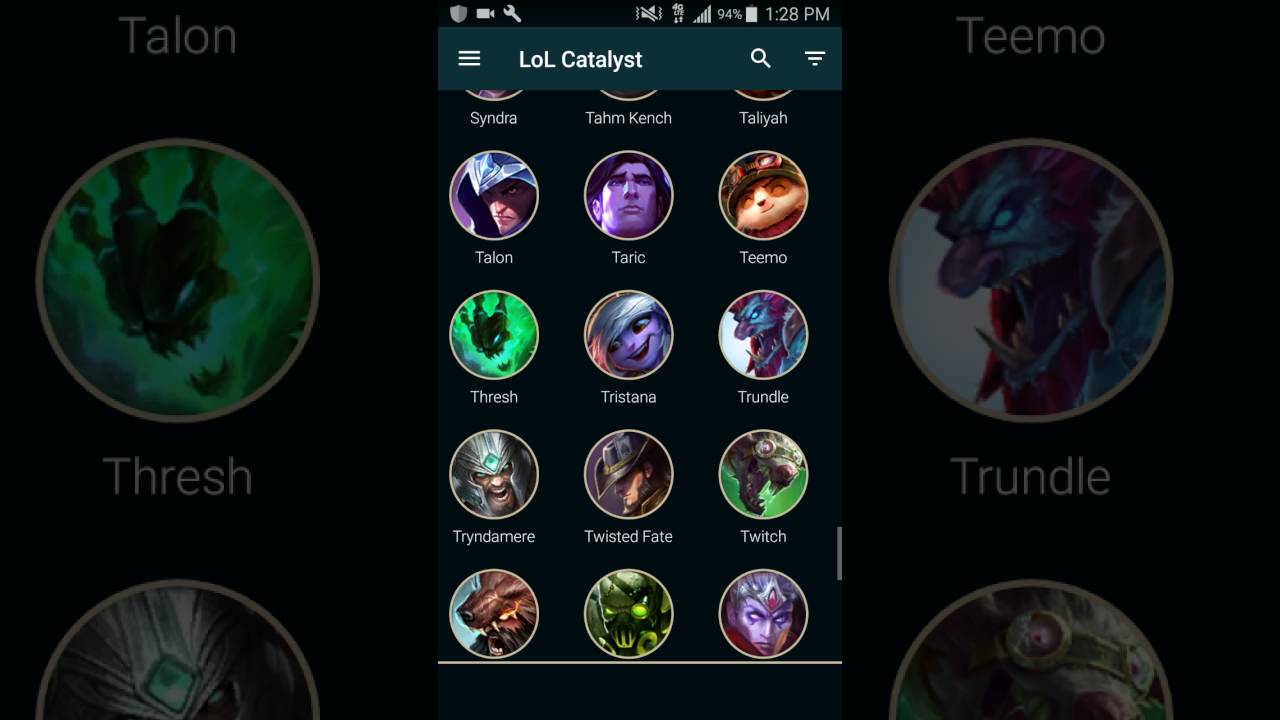
Task: Open Twisted Fate's champion page
Action: [628, 474]
